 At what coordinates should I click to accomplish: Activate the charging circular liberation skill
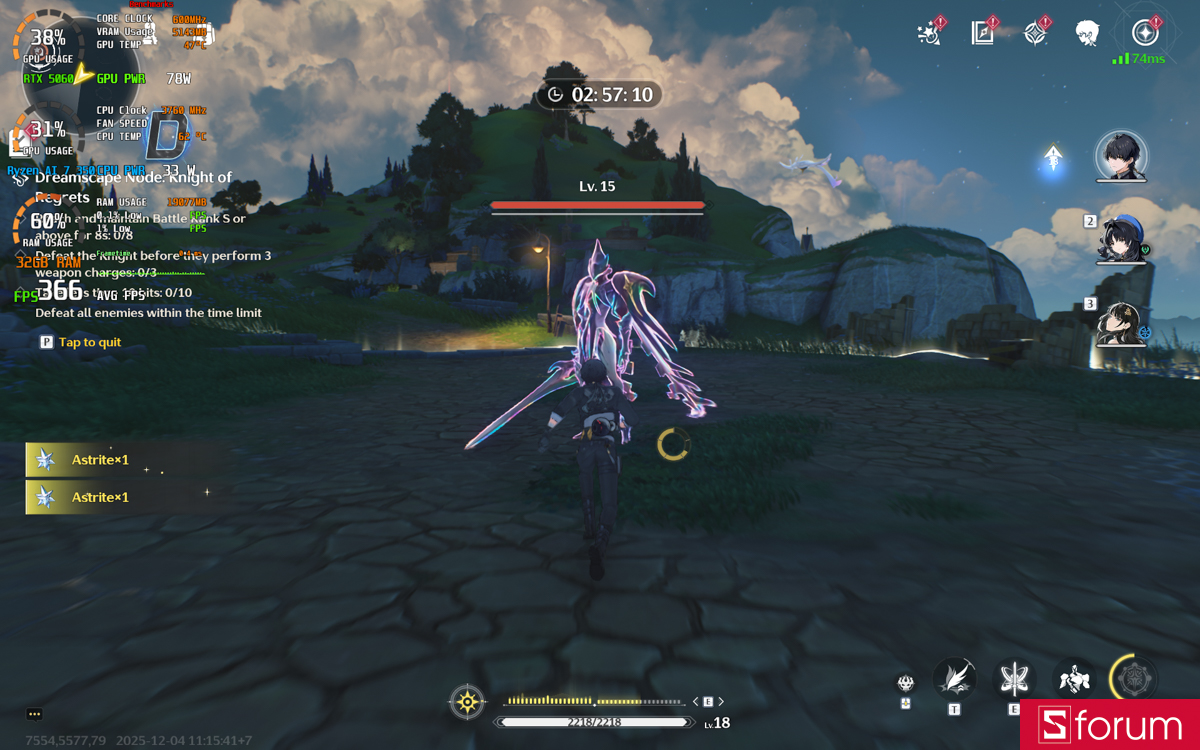[x=1134, y=679]
